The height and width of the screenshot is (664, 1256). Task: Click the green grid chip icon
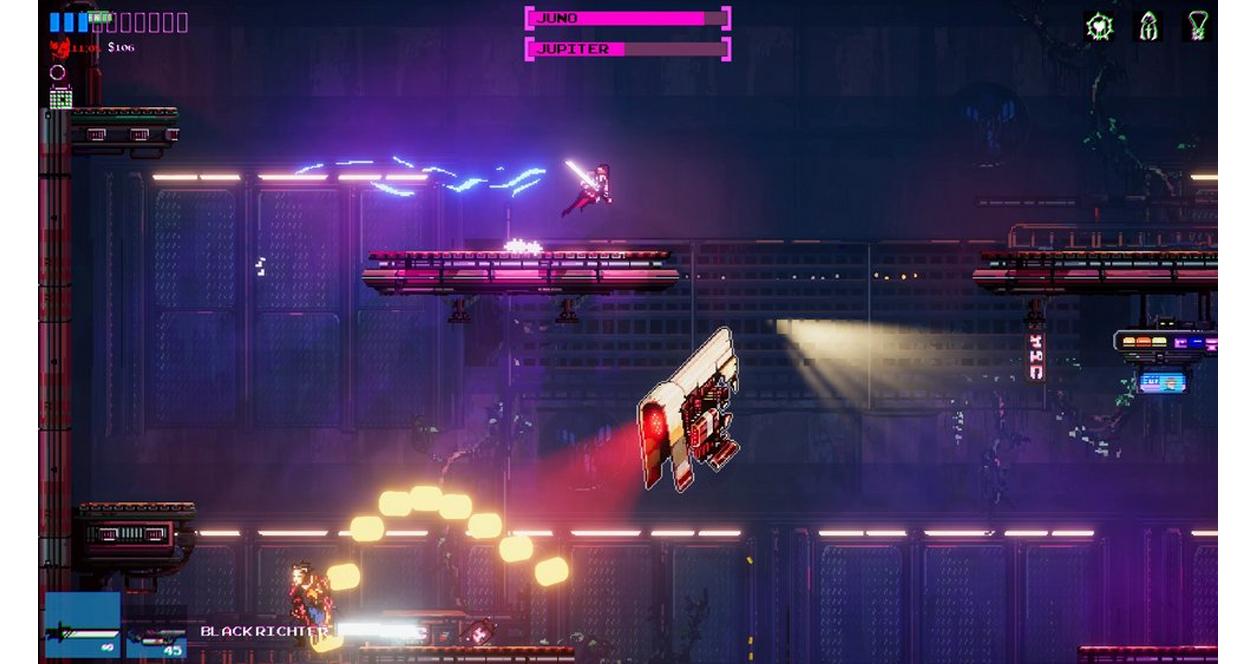point(61,97)
